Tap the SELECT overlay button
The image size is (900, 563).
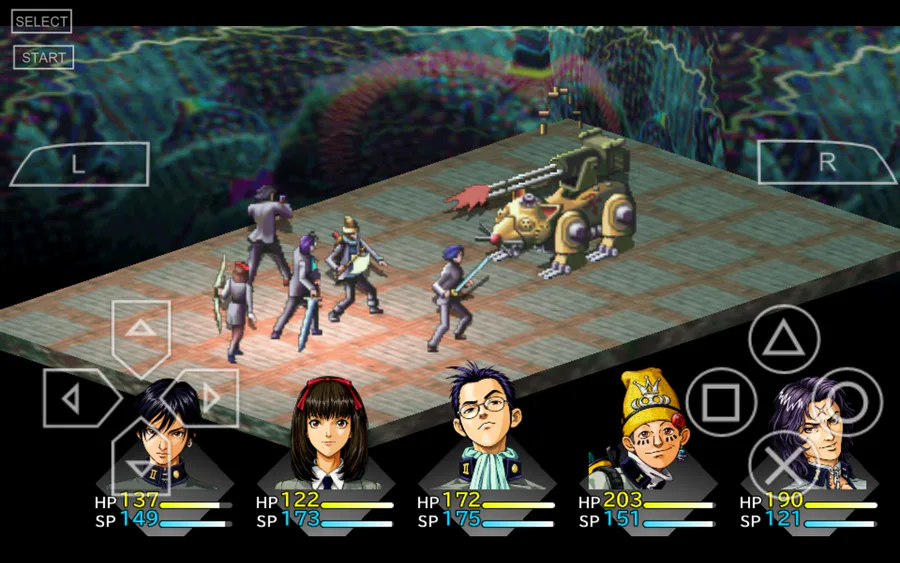(42, 21)
